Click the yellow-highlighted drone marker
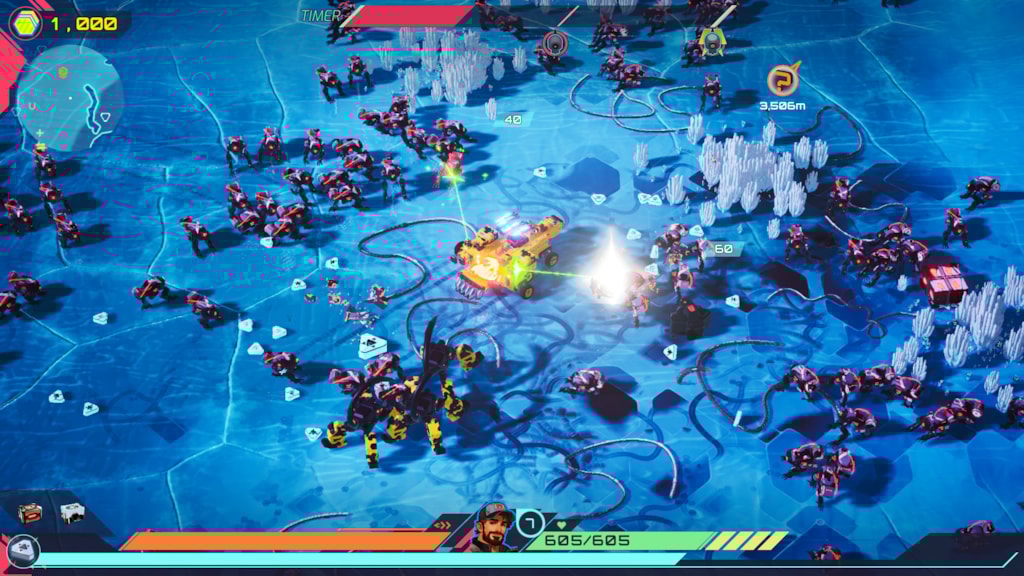This screenshot has height=576, width=1024. point(712,41)
